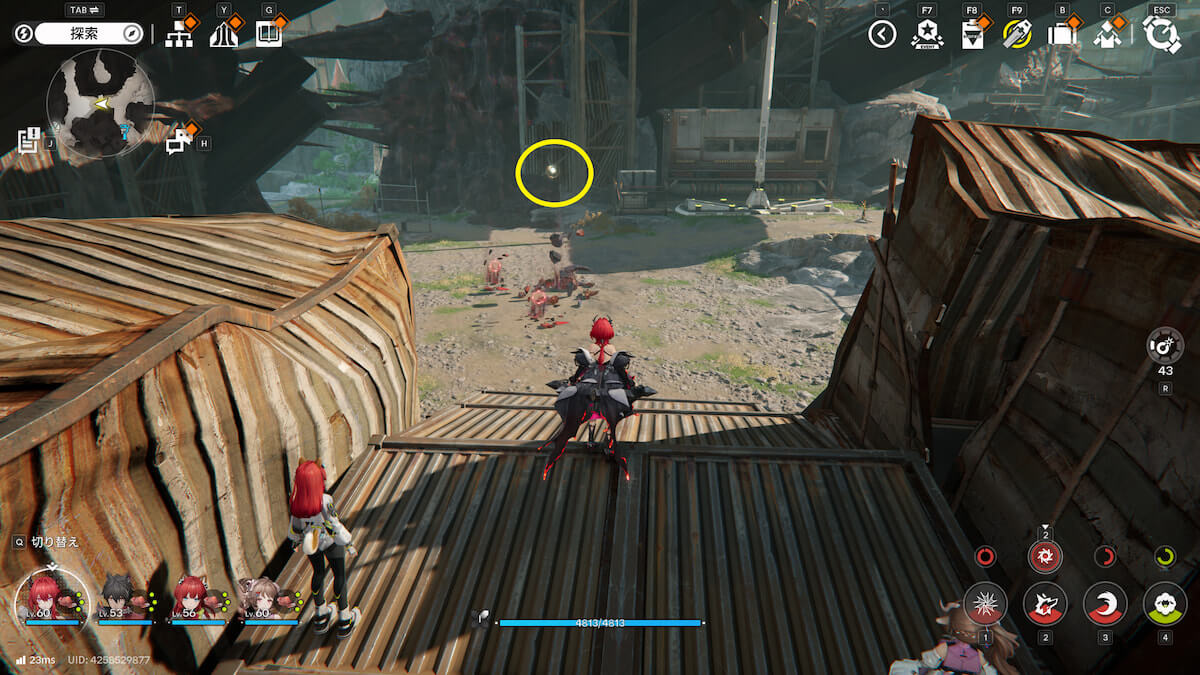Open the chat bubbles icon

178,142
